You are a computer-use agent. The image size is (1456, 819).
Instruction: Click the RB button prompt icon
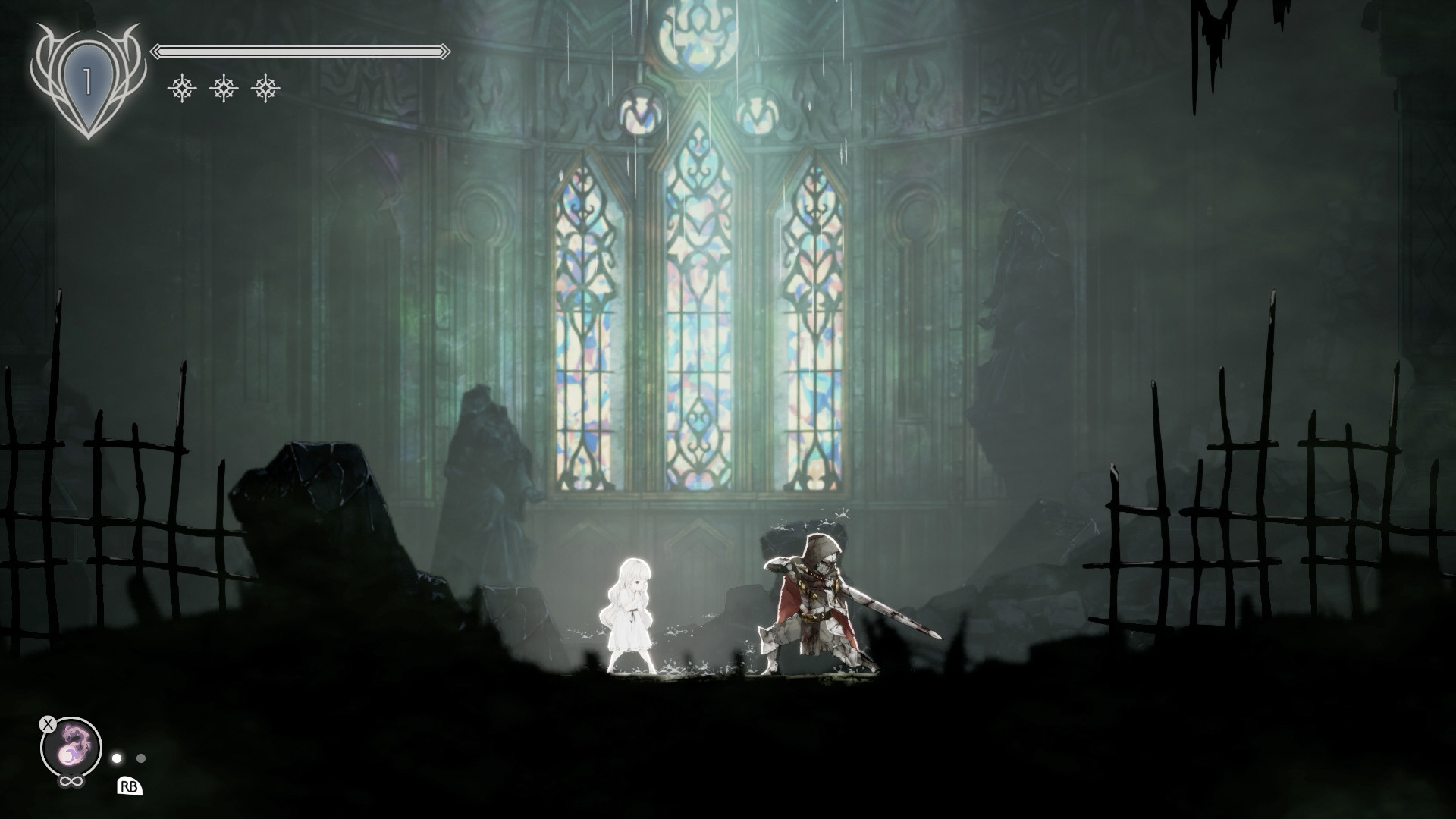[x=130, y=785]
